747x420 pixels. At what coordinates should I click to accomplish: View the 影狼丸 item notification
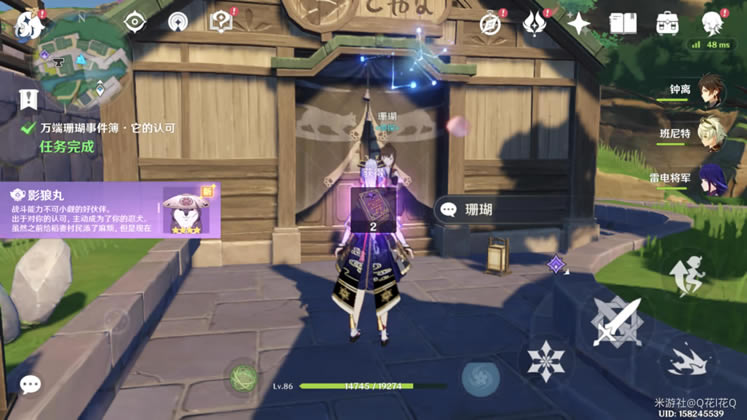(111, 209)
